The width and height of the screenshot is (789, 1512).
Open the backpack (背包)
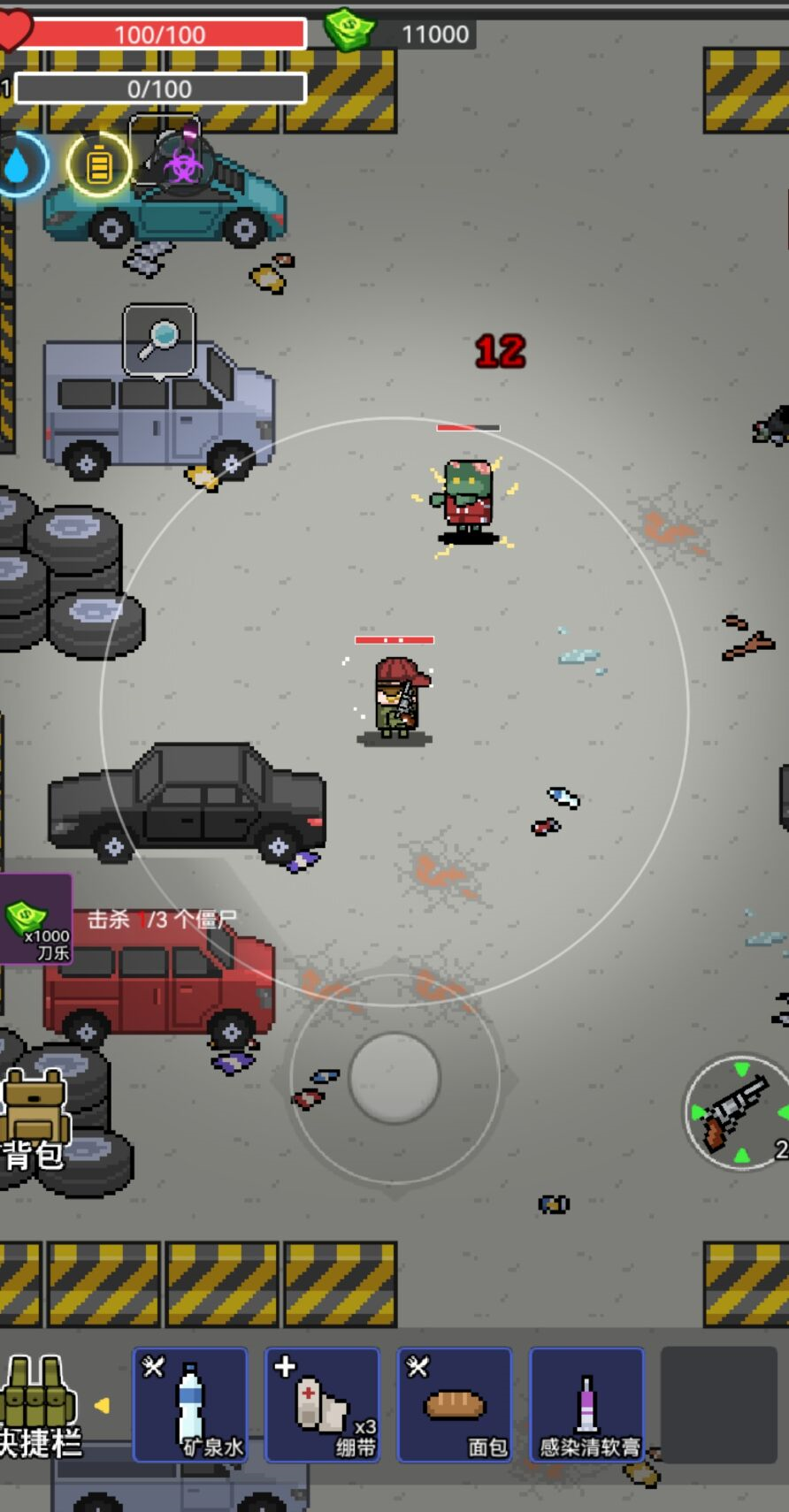click(x=35, y=1119)
